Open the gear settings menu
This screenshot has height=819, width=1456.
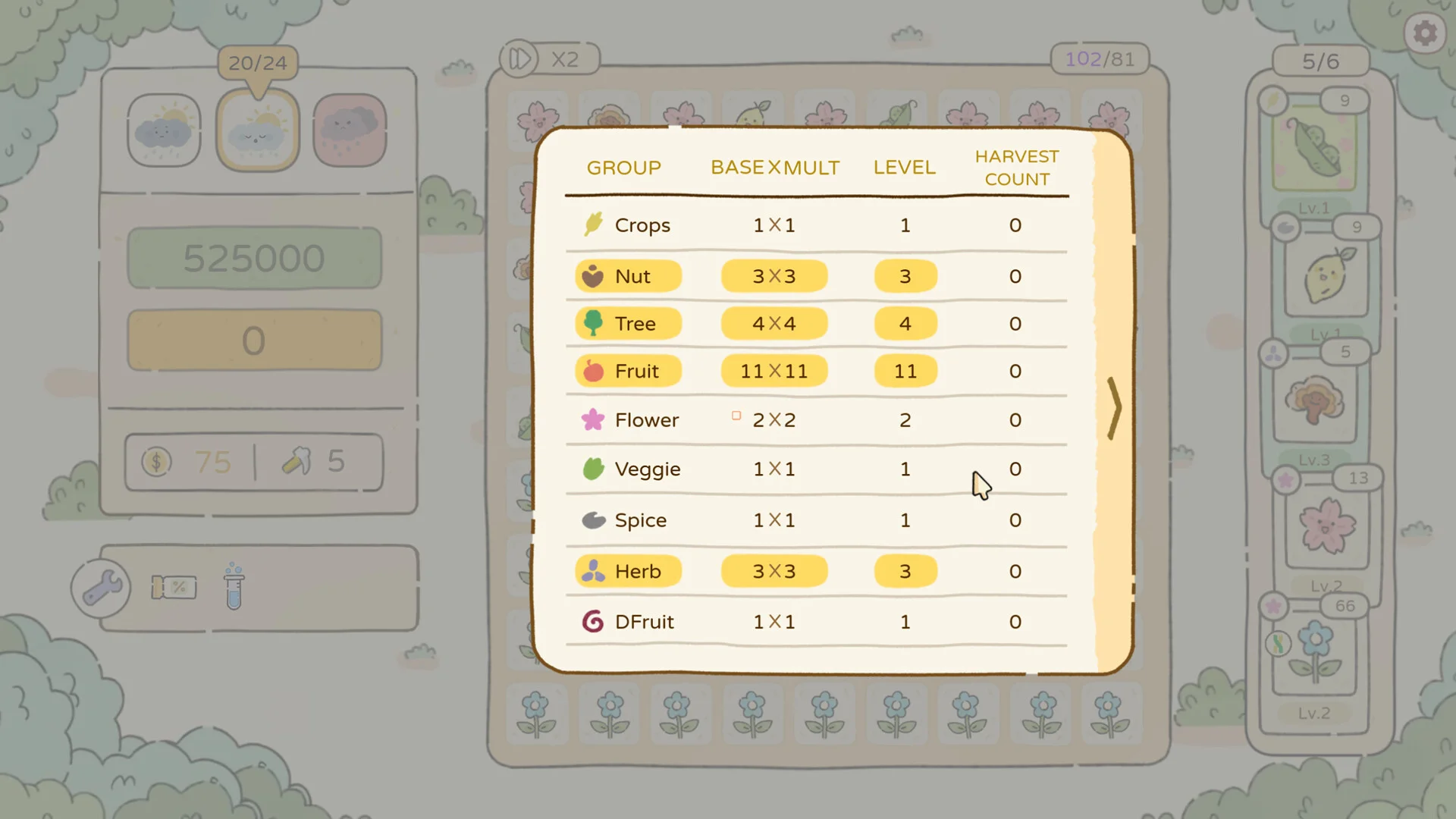coord(1425,33)
